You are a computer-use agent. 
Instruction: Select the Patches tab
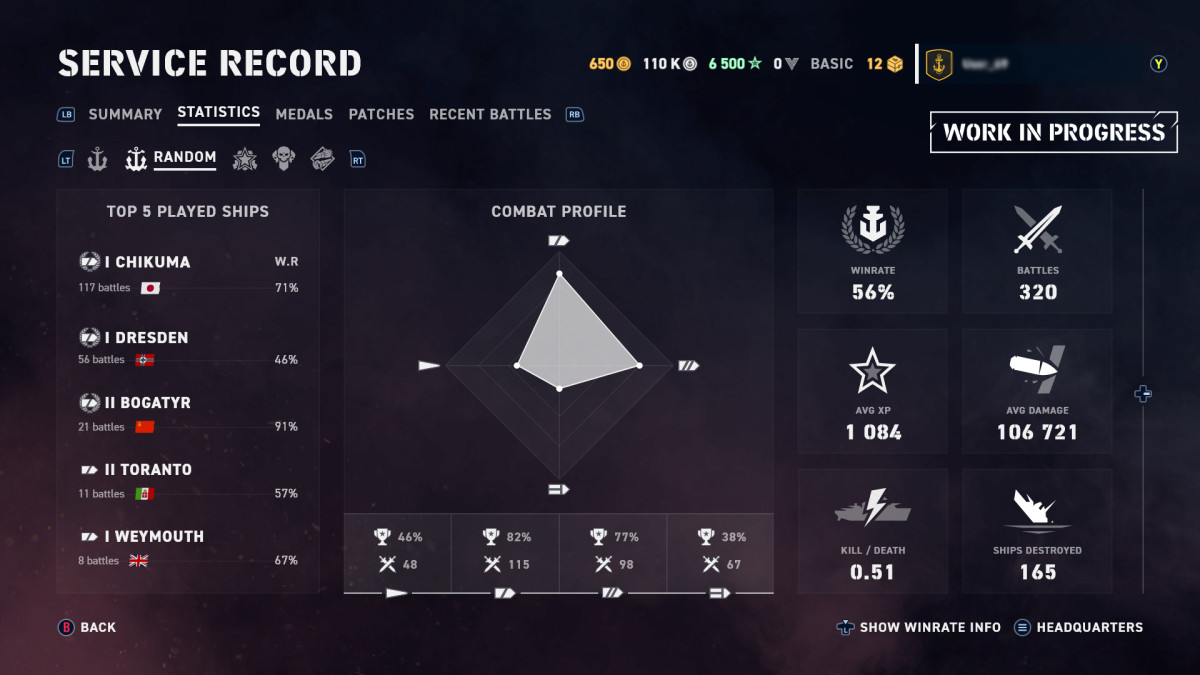click(x=381, y=114)
